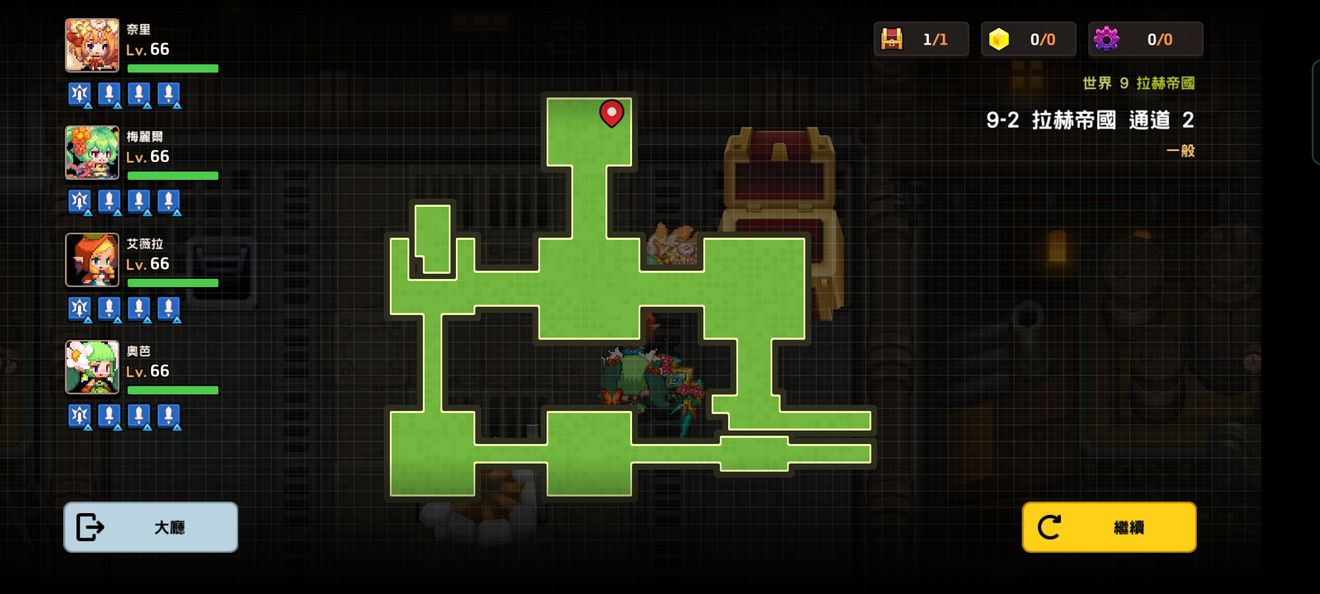Screen dimensions: 1320x594
Task: Resume the stage with the 繼續 button
Action: click(1109, 527)
